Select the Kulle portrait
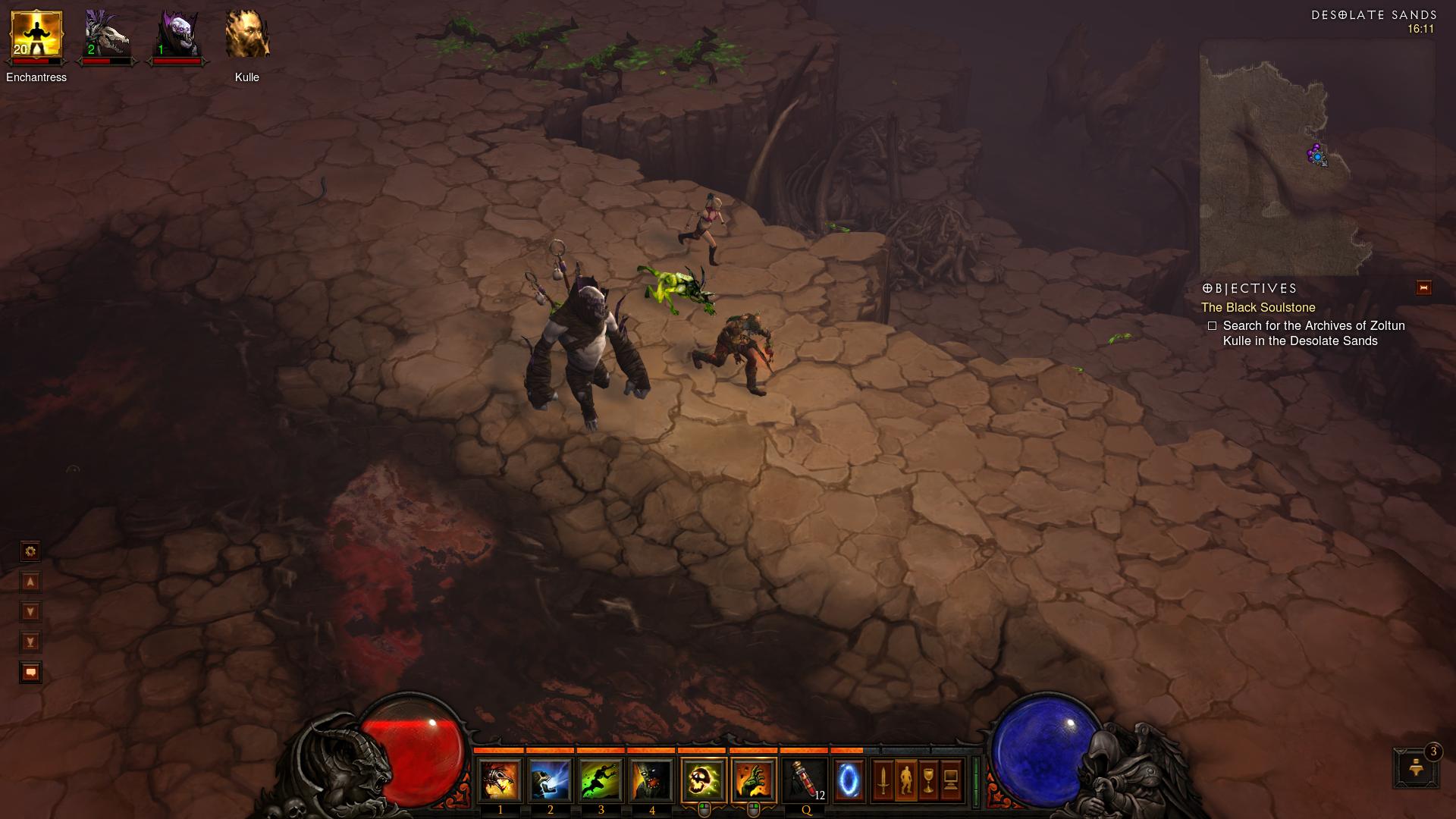 pyautogui.click(x=247, y=36)
